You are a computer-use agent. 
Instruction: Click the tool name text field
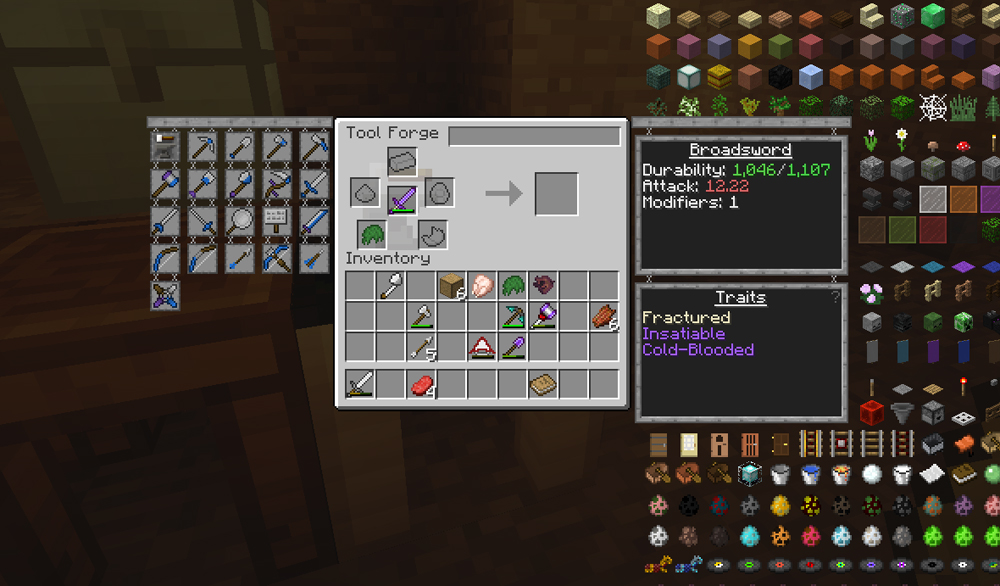click(534, 136)
